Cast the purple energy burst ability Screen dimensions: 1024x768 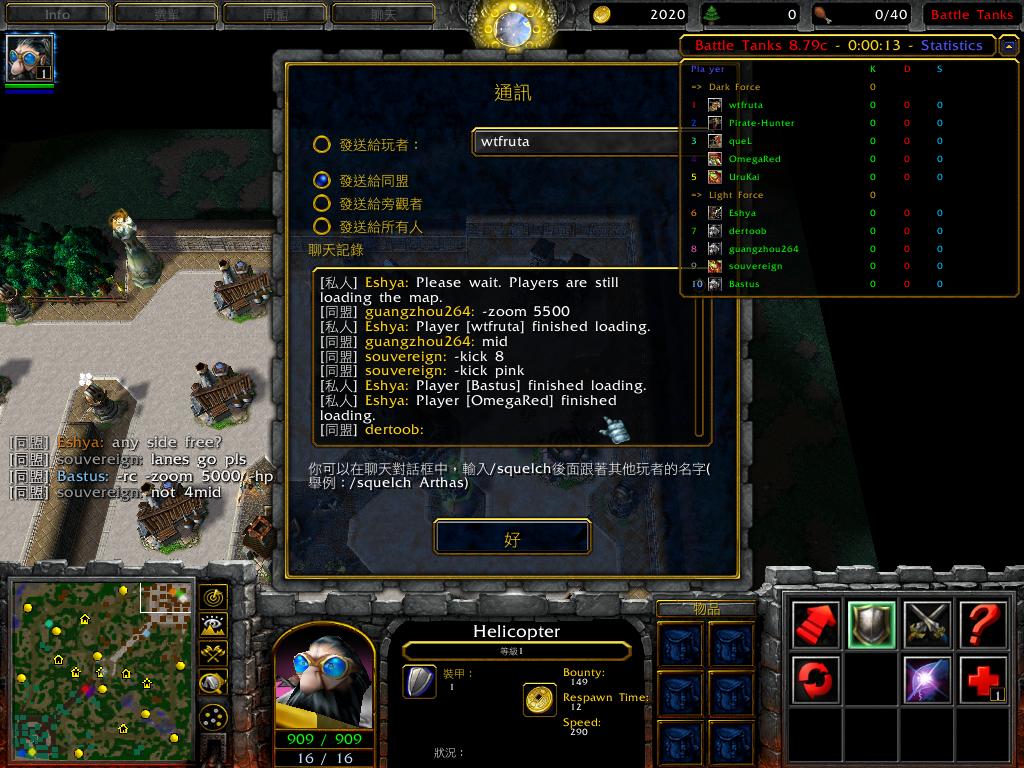pos(927,680)
